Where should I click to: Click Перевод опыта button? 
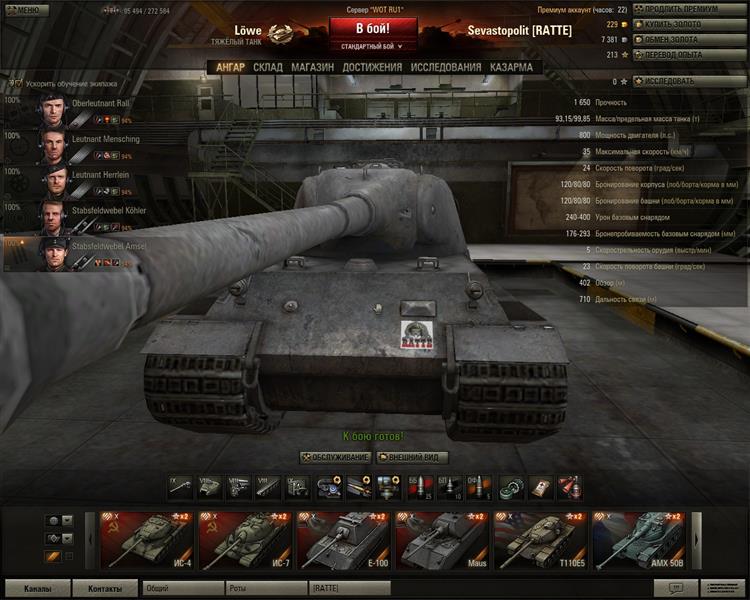(689, 55)
